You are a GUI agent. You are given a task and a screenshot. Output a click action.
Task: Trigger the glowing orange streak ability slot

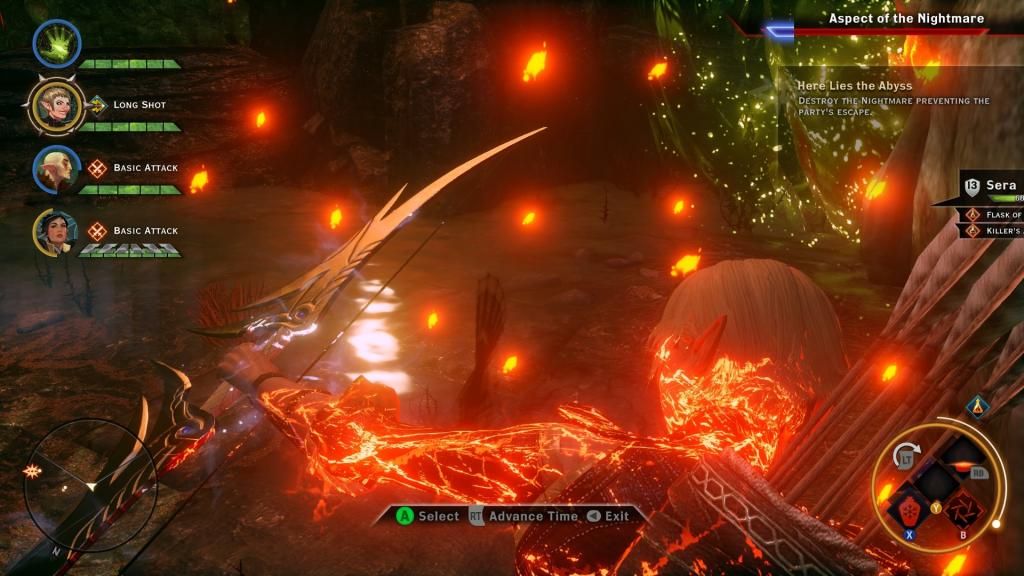962,460
